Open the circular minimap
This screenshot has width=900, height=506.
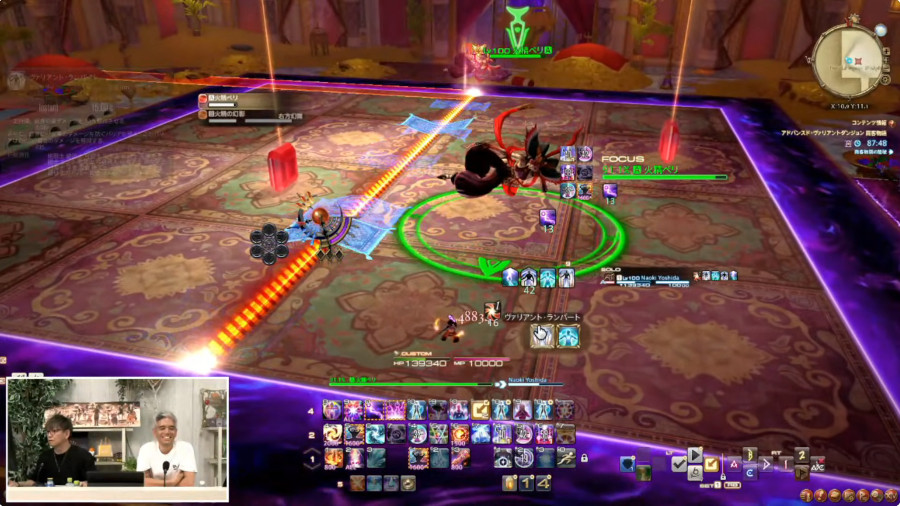point(848,61)
